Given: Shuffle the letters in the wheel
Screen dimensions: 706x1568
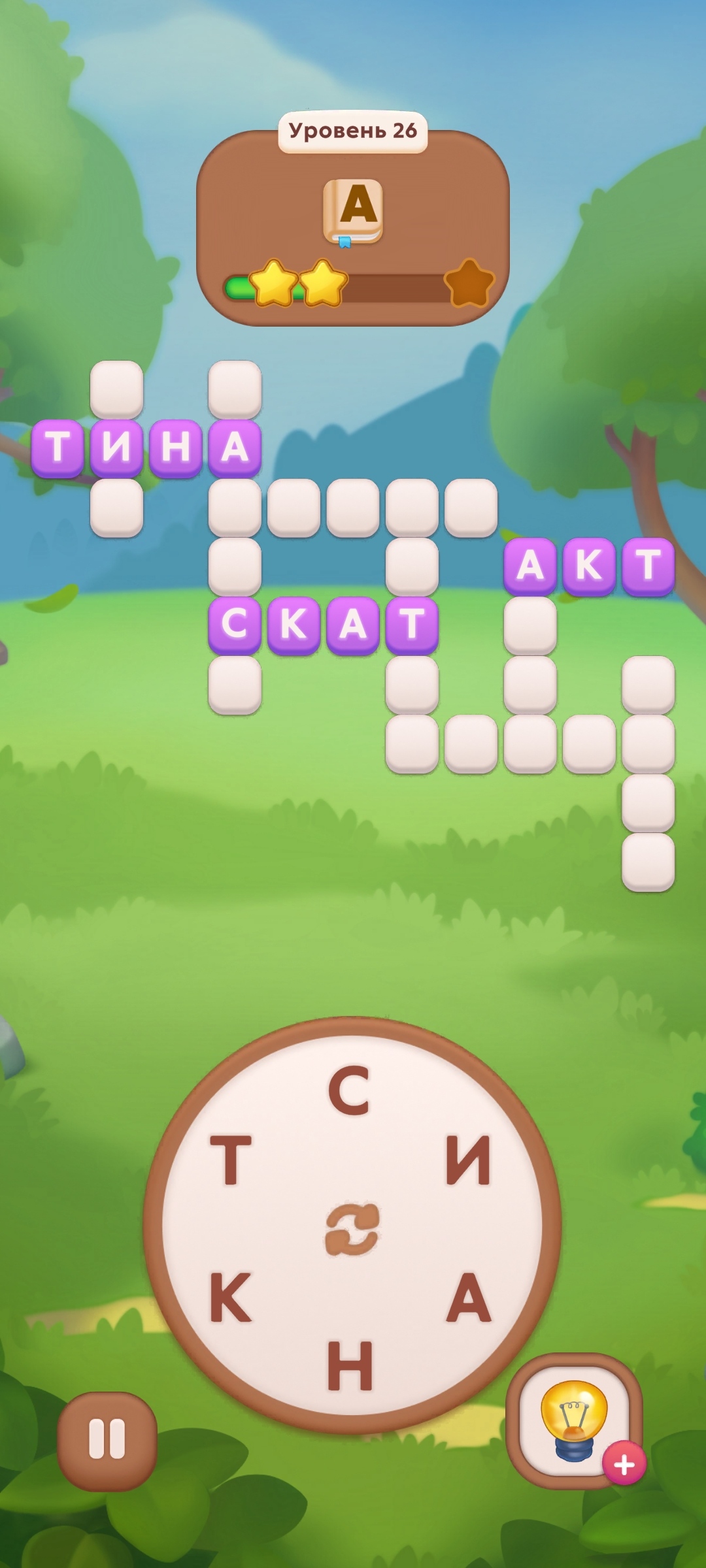Looking at the screenshot, I should tap(352, 1229).
